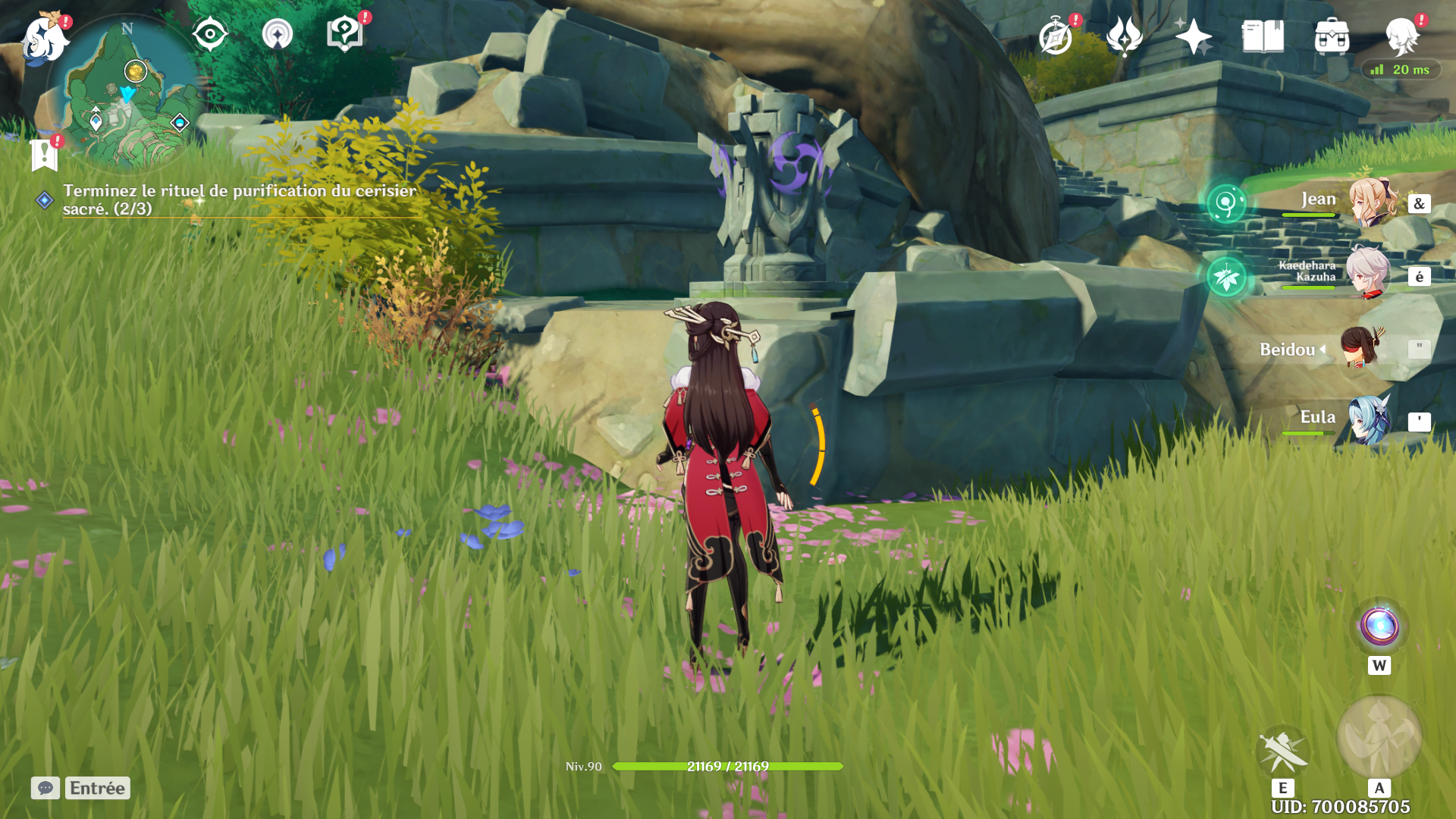
Task: Open the quest log bookmark icon
Action: 45,155
